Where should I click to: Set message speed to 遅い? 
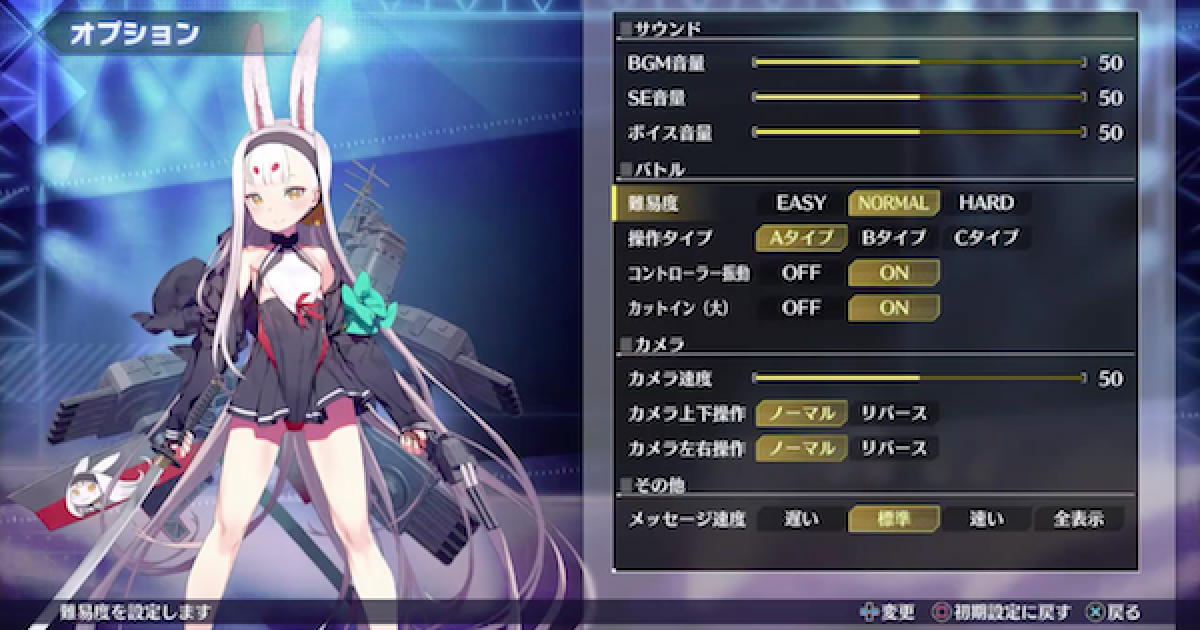(801, 519)
